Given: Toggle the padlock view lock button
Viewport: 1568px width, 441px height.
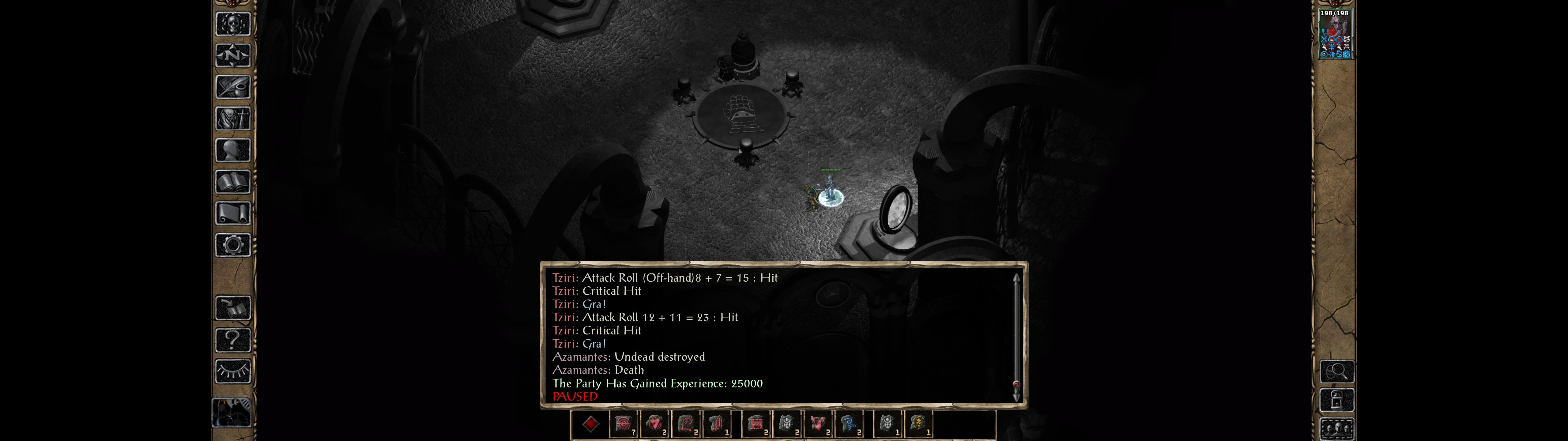Looking at the screenshot, I should point(1337,400).
